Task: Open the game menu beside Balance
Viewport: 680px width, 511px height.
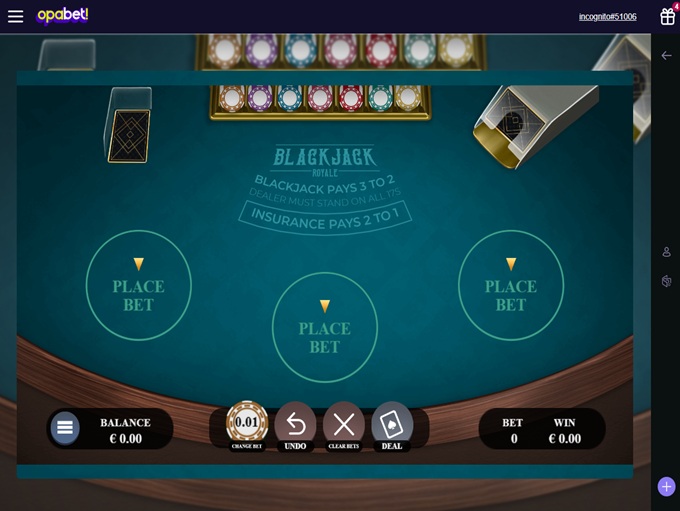Action: point(65,428)
